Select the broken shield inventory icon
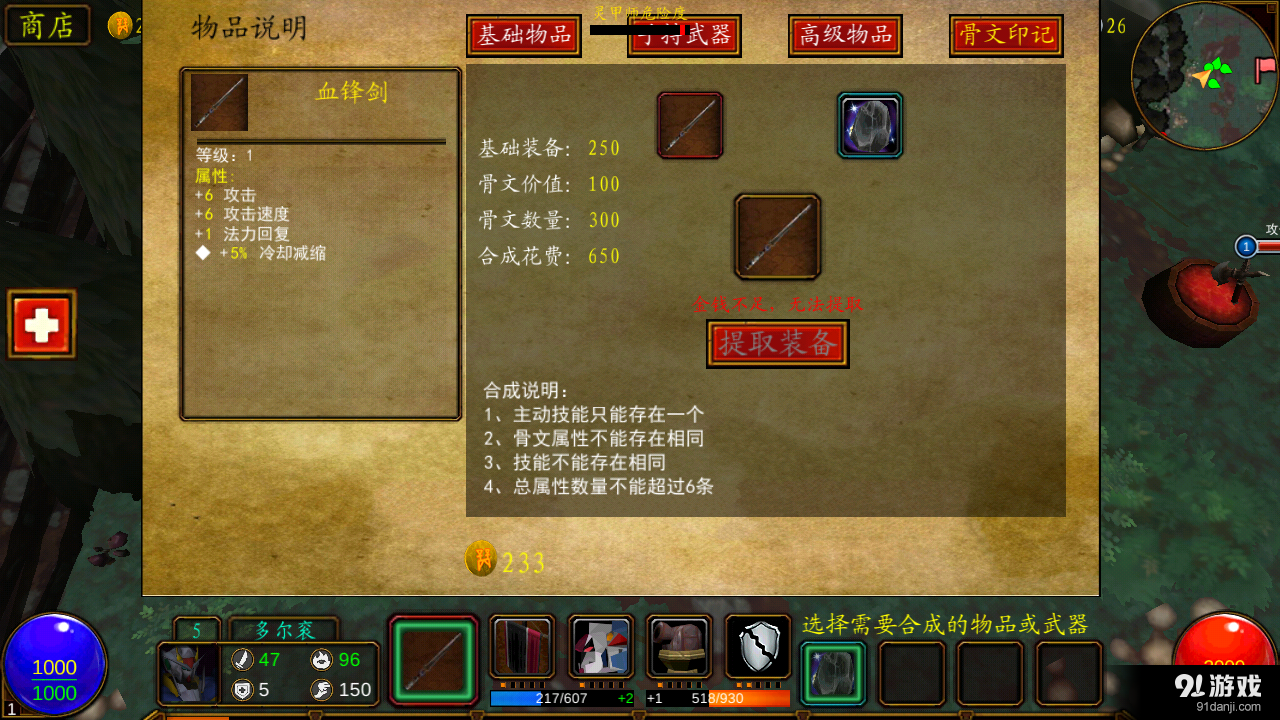1280x720 pixels. pos(757,647)
